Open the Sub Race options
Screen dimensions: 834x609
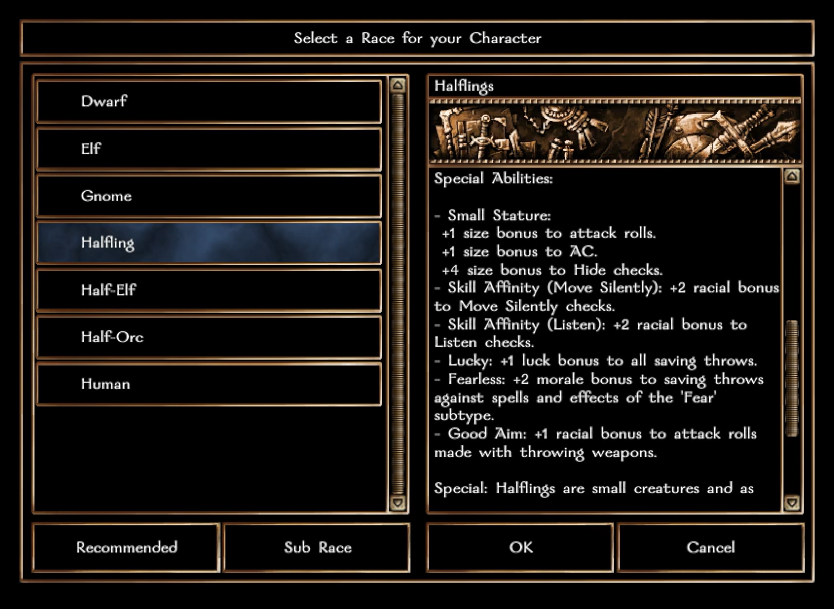click(x=317, y=548)
